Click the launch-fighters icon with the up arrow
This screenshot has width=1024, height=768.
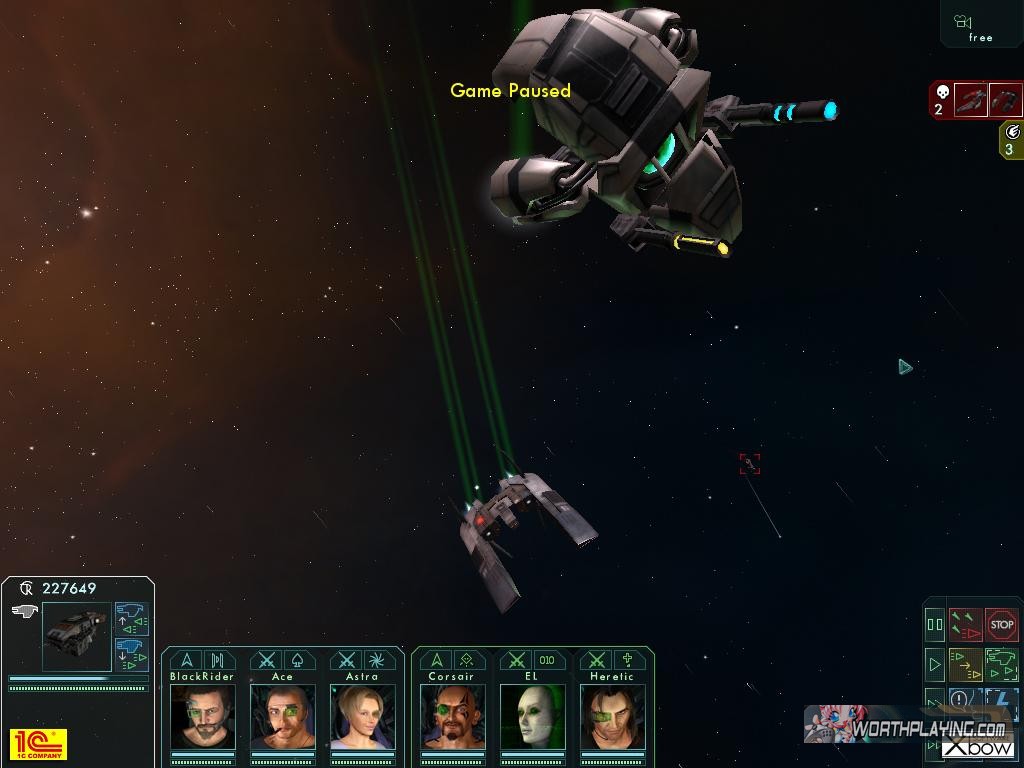pyautogui.click(x=131, y=618)
